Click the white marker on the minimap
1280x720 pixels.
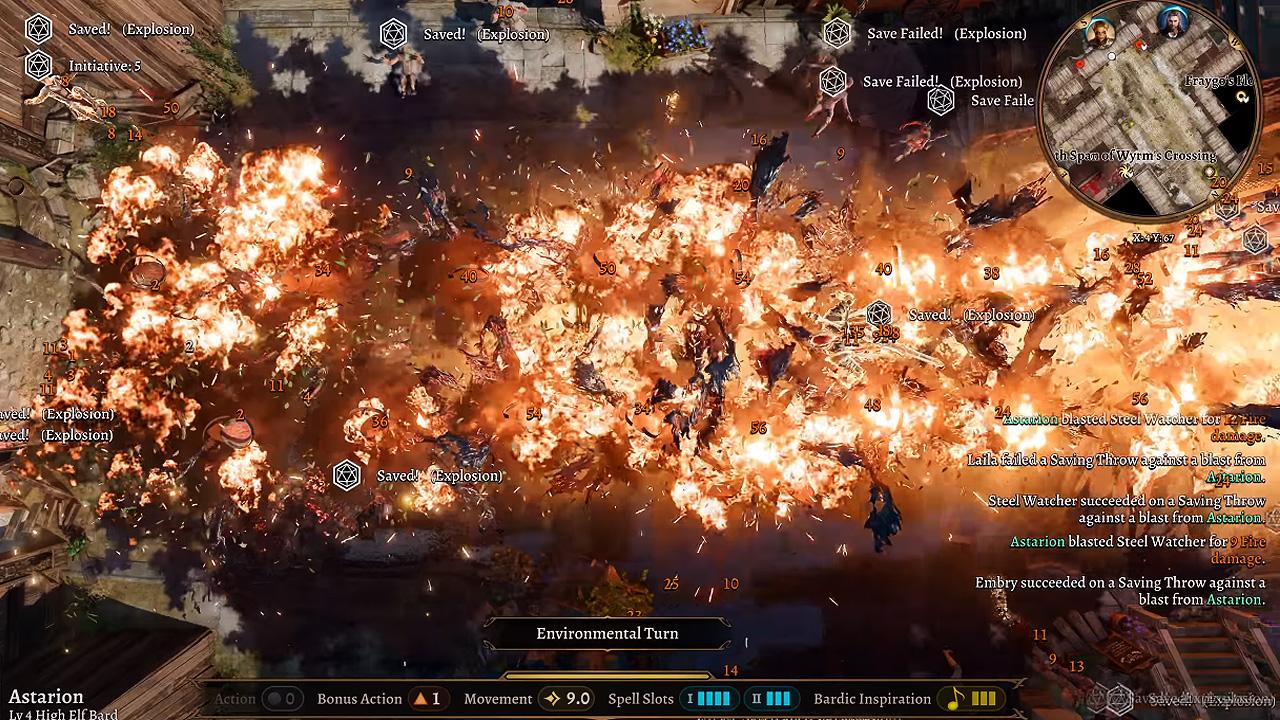1112,56
